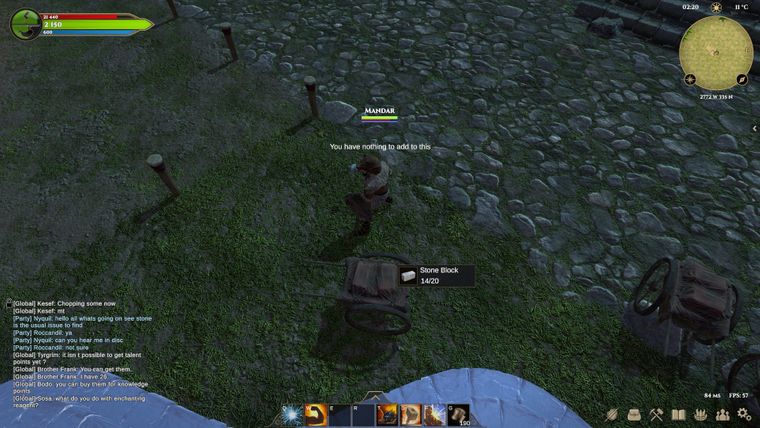The image size is (760, 428).
Task: Open the open-book journal icon
Action: coord(678,414)
